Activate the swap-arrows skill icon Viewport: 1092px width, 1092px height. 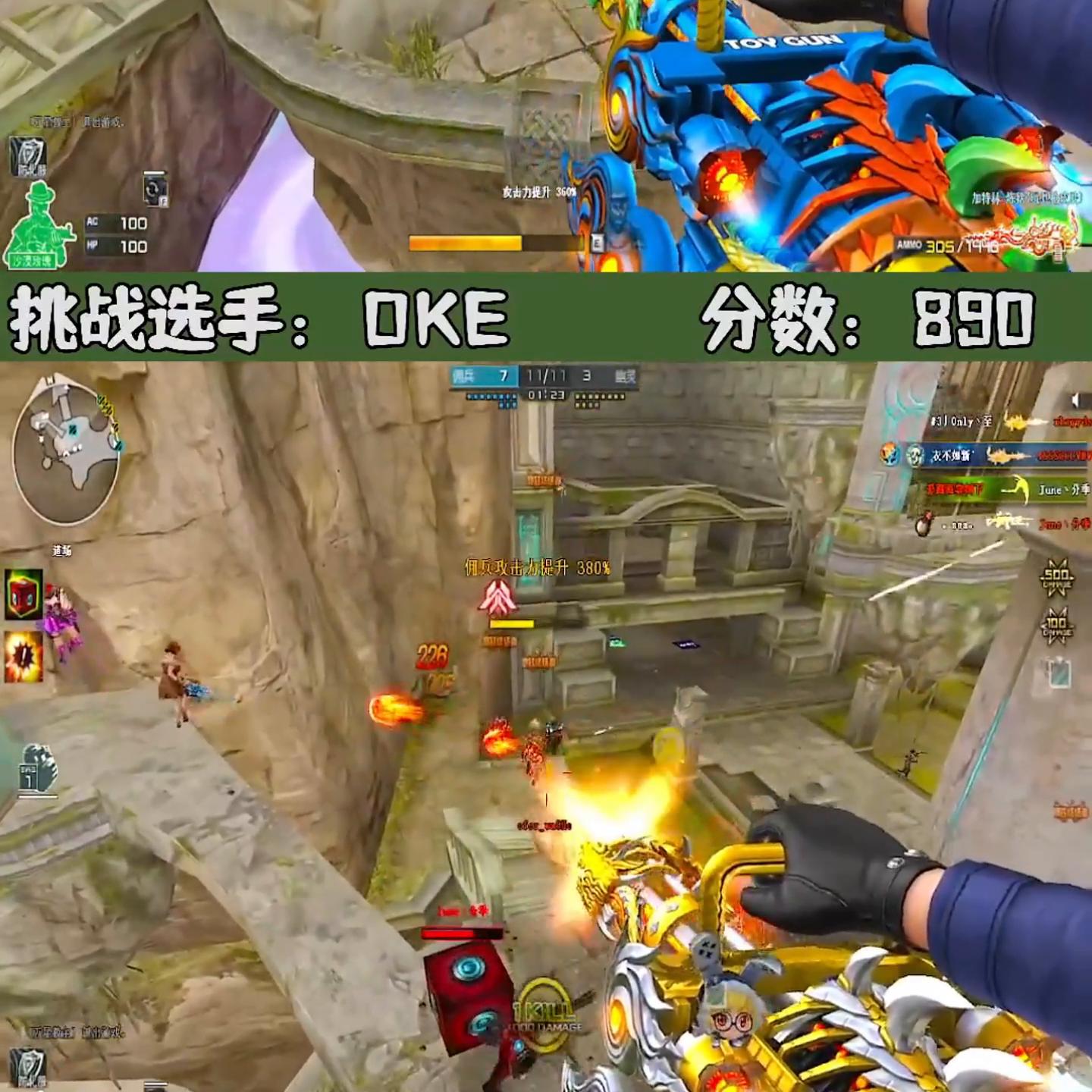point(155,189)
